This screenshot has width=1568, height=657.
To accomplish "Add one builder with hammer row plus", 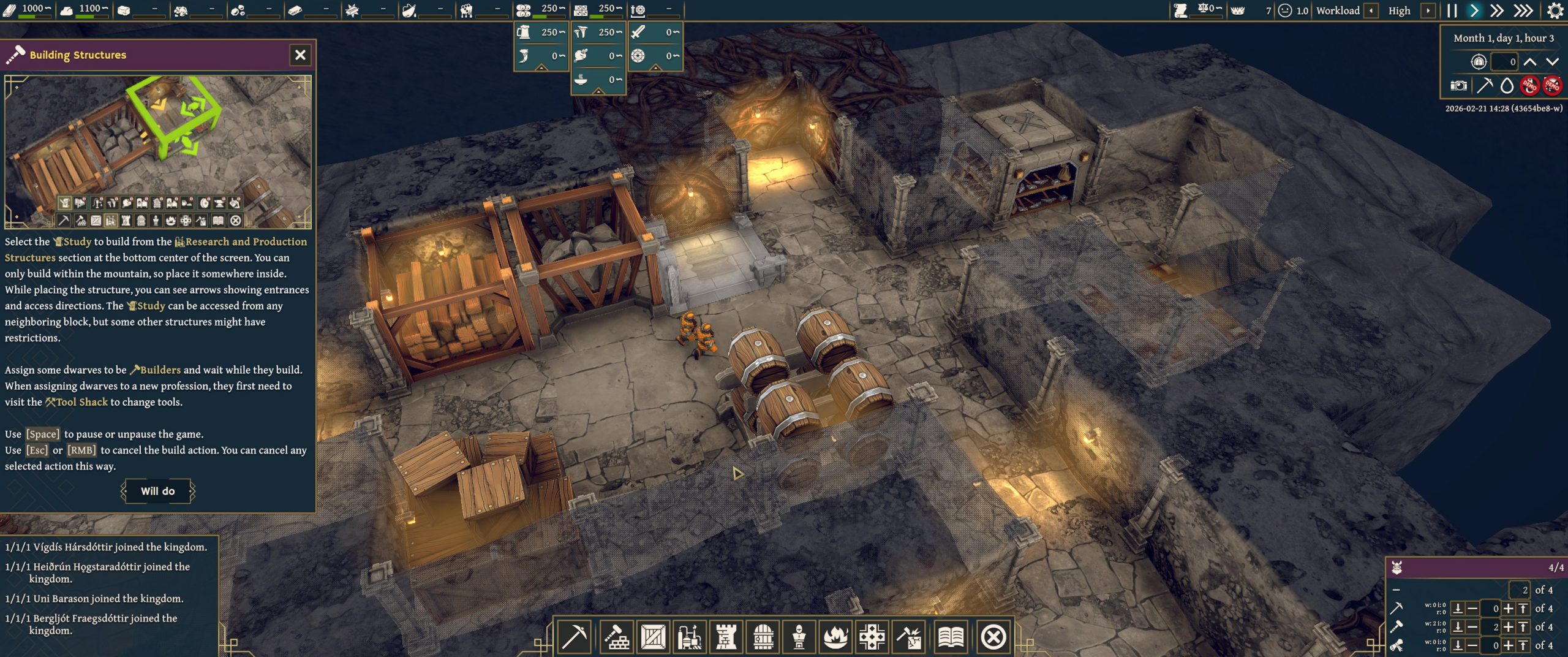I will point(1509,627).
